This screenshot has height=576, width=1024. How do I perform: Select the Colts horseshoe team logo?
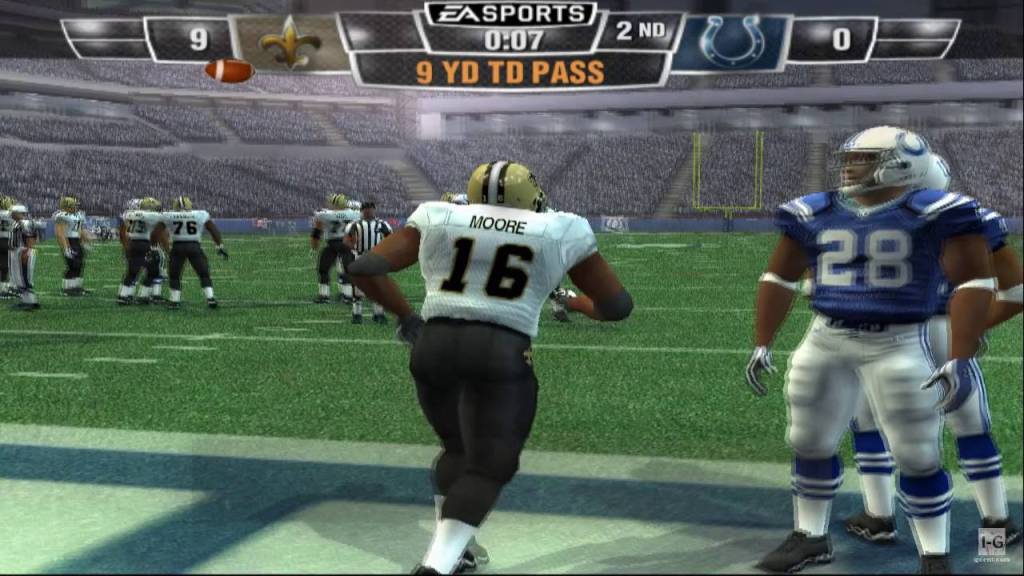(x=731, y=41)
